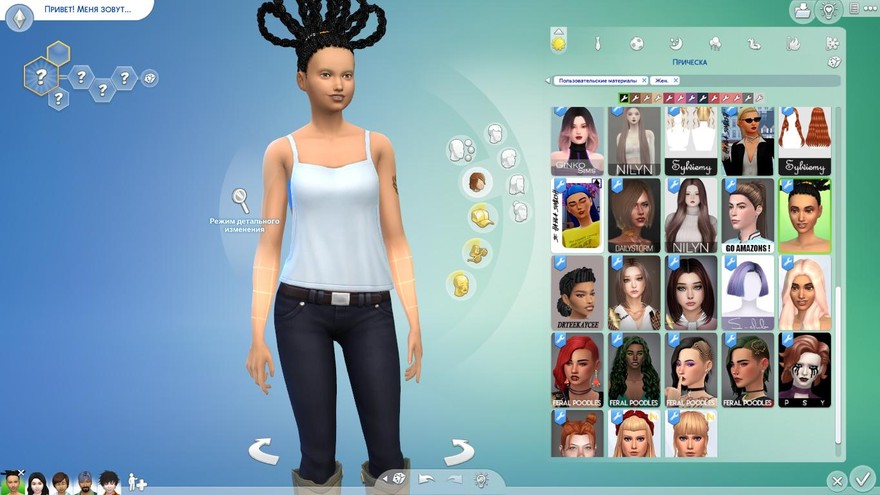The image size is (880, 495).
Task: Randomize the outfit with the dice icon
Action: click(399, 478)
